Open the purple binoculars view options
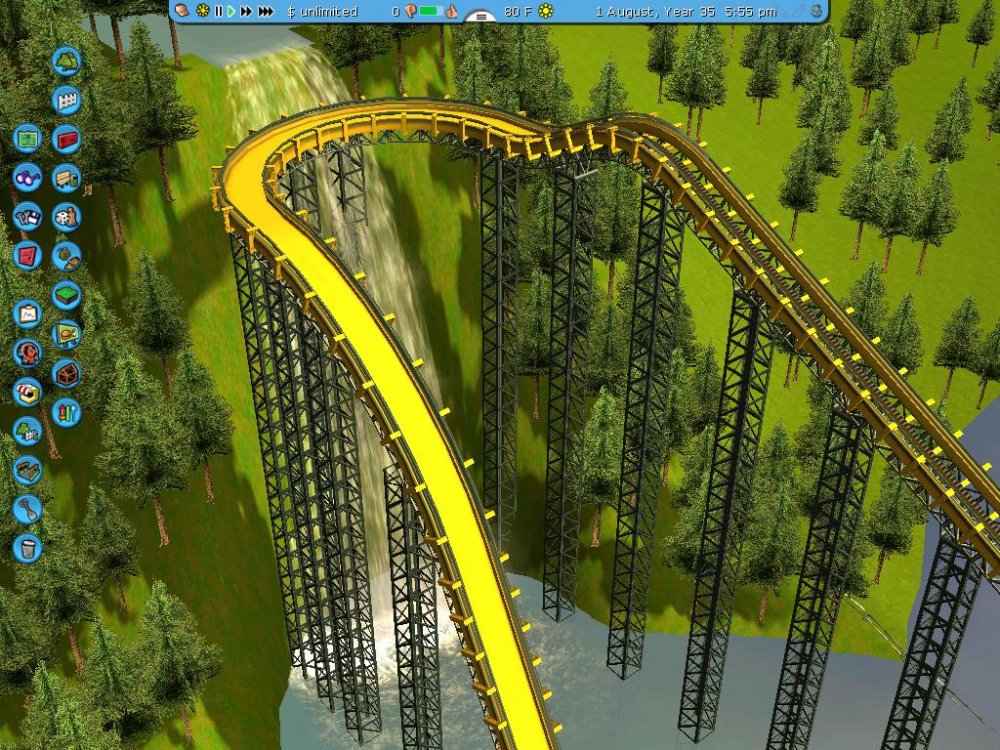The width and height of the screenshot is (1000, 750). click(x=27, y=177)
